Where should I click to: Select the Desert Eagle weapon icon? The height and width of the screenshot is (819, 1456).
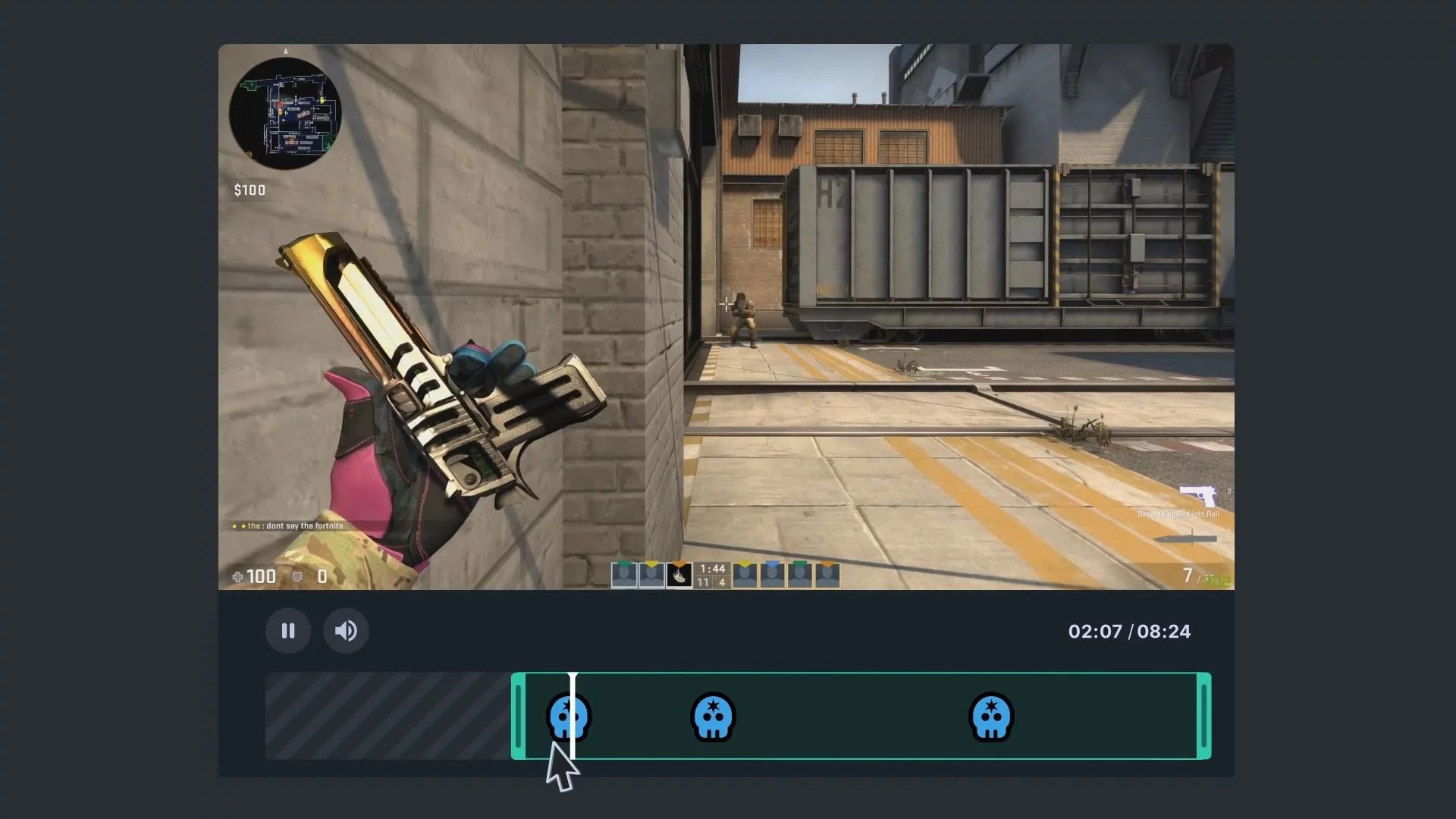click(1197, 497)
